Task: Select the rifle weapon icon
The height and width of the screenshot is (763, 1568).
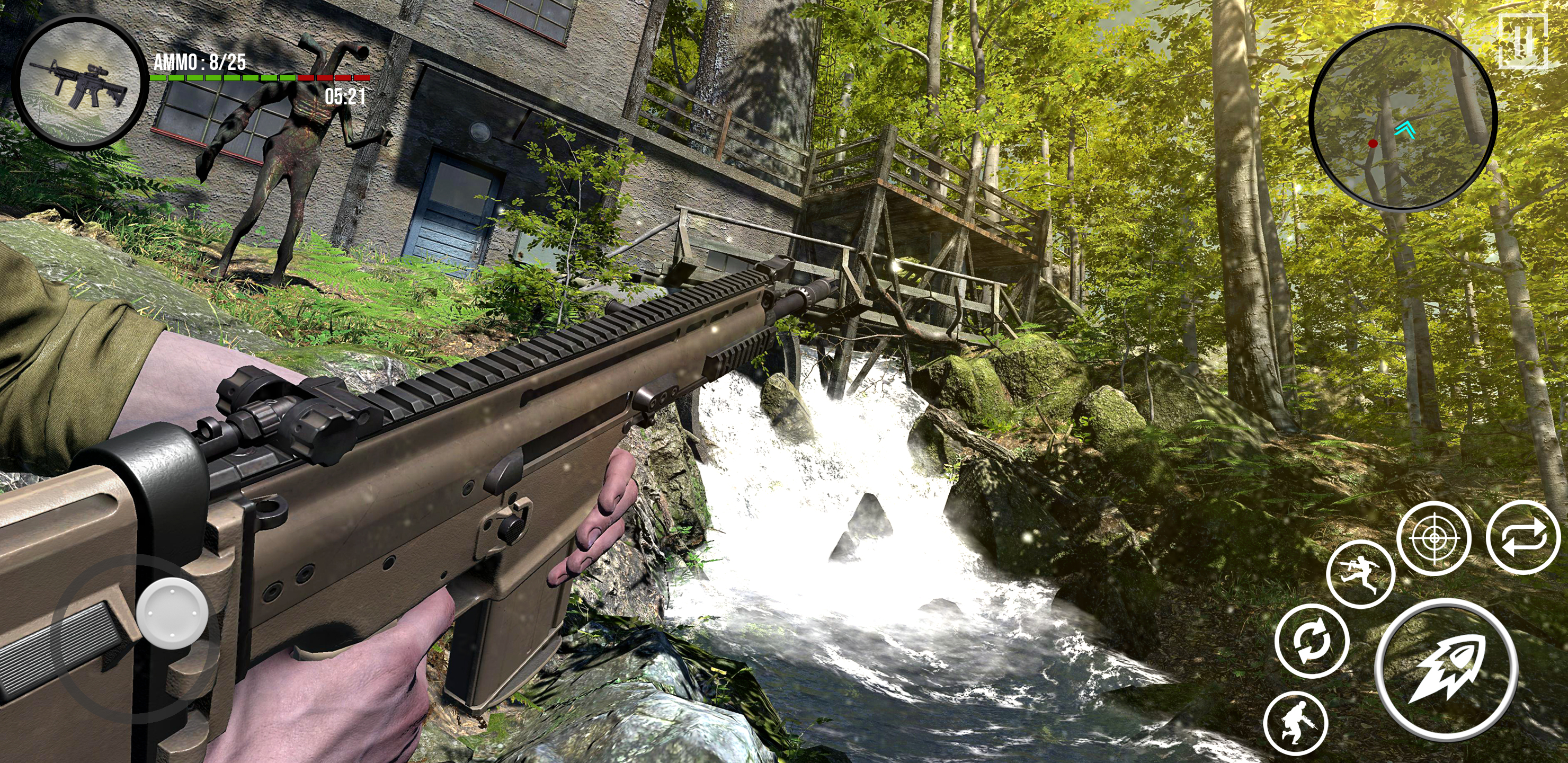Action: pyautogui.click(x=81, y=82)
